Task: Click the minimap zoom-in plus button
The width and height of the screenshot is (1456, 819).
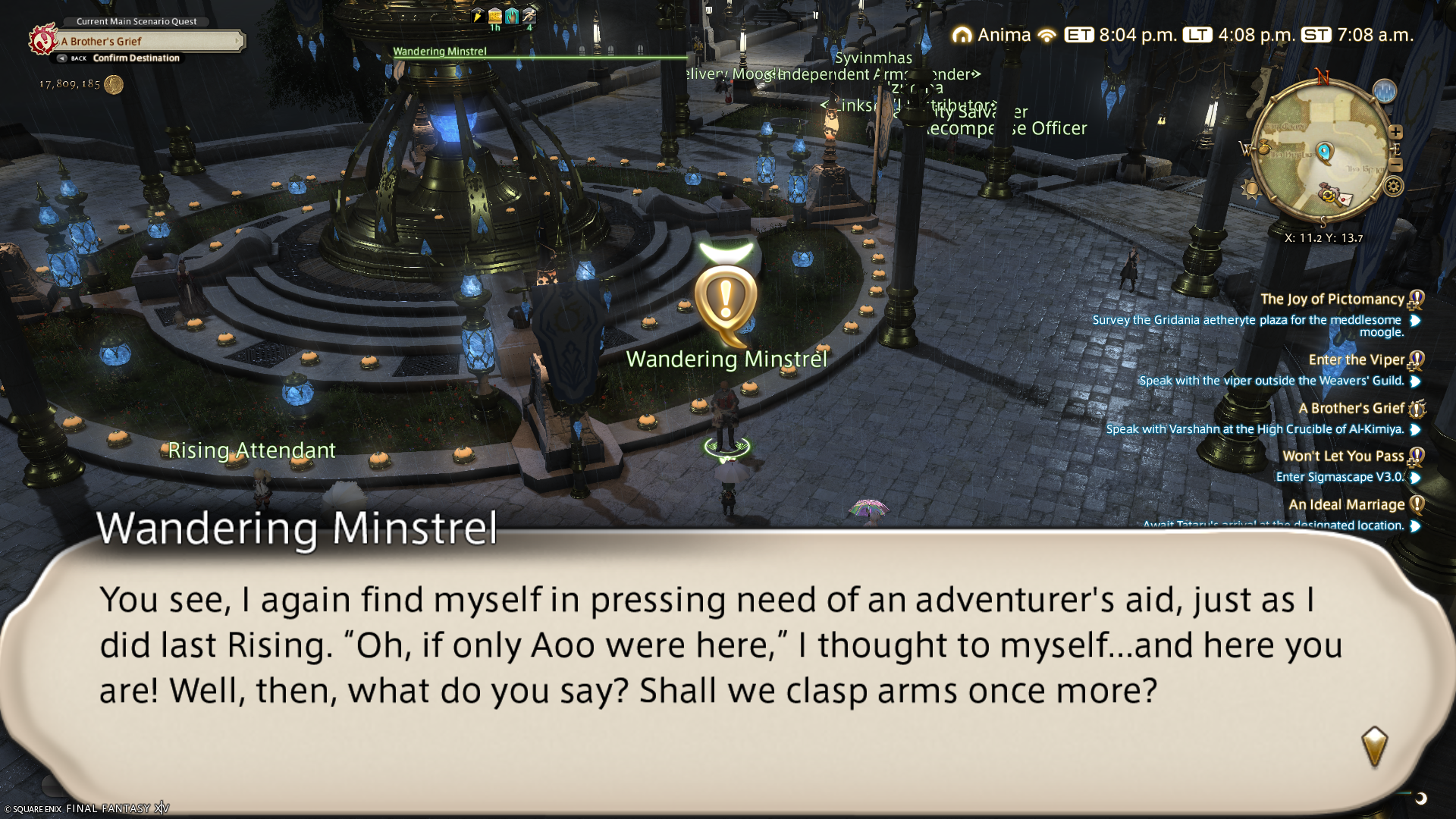Action: 1395,132
